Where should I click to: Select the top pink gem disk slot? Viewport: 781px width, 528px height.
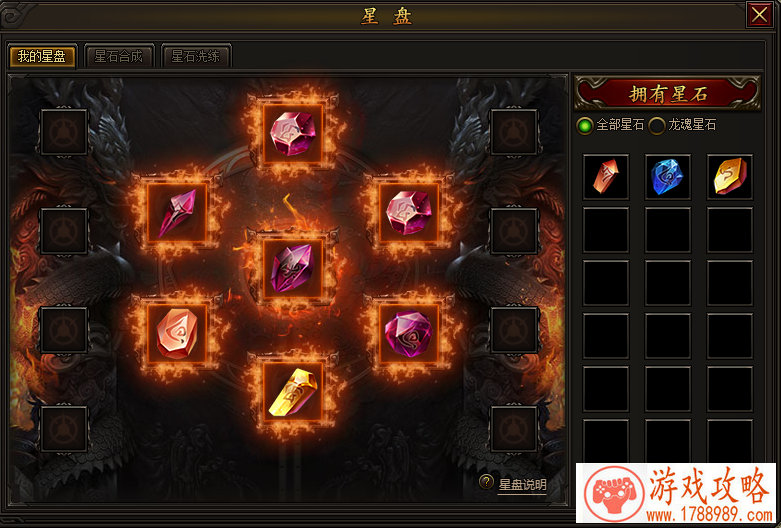tap(295, 131)
